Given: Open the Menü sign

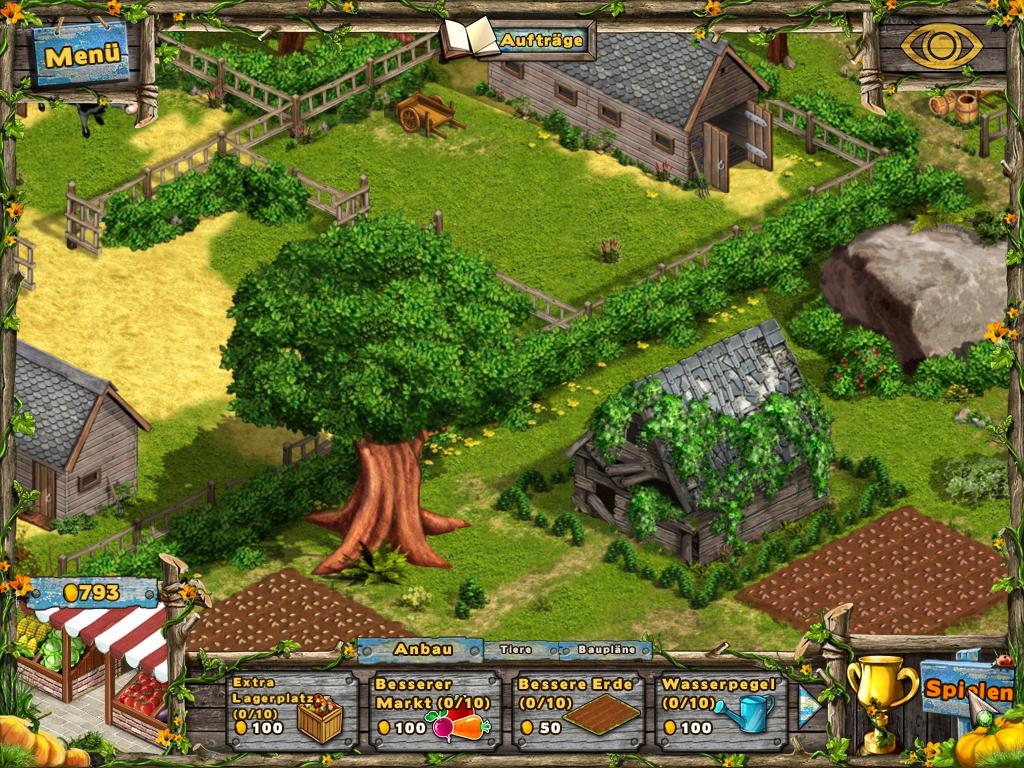Looking at the screenshot, I should tap(81, 55).
